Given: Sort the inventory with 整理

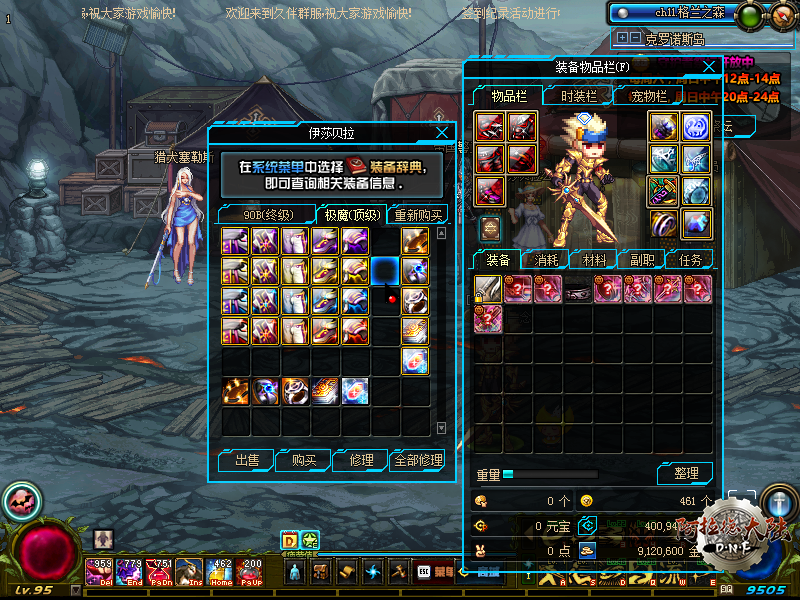Looking at the screenshot, I should (685, 473).
